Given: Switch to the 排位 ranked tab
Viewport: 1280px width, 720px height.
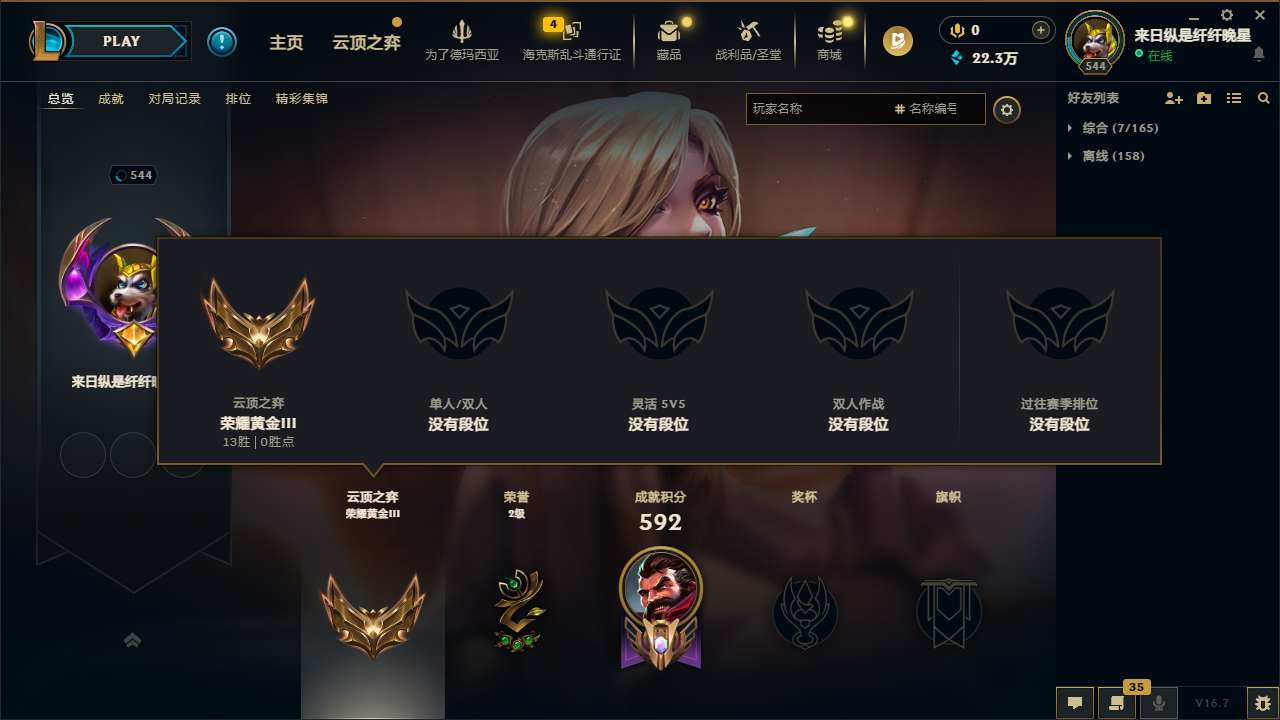Looking at the screenshot, I should (x=238, y=98).
